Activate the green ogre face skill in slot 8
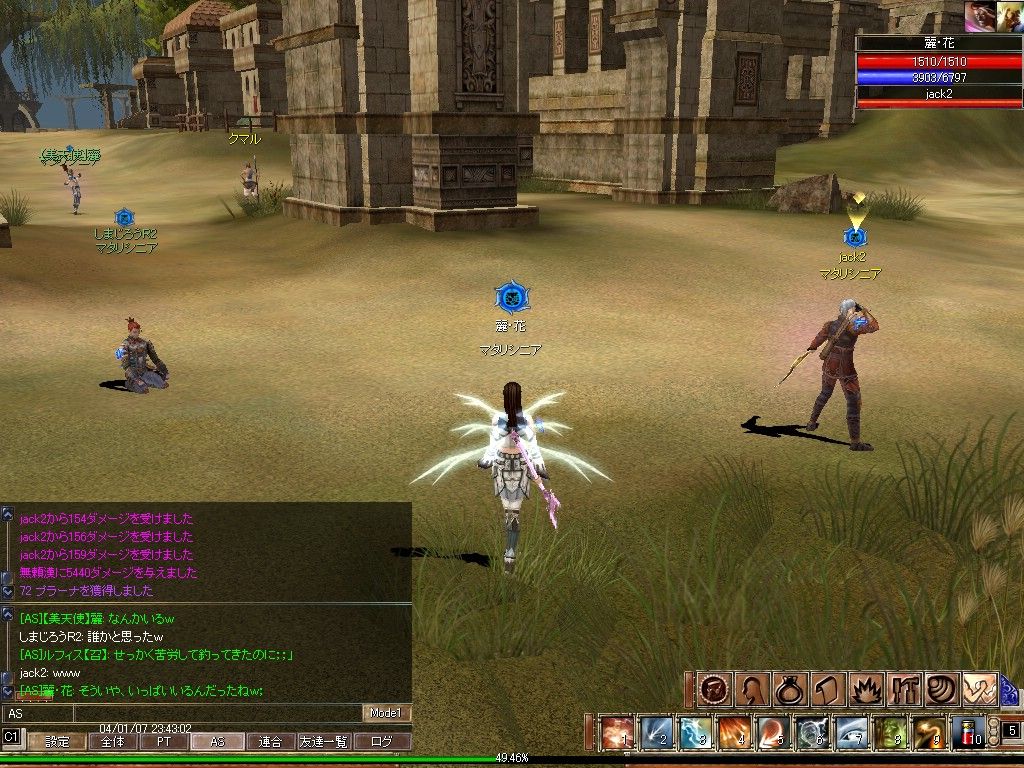1024x768 pixels. [x=890, y=733]
